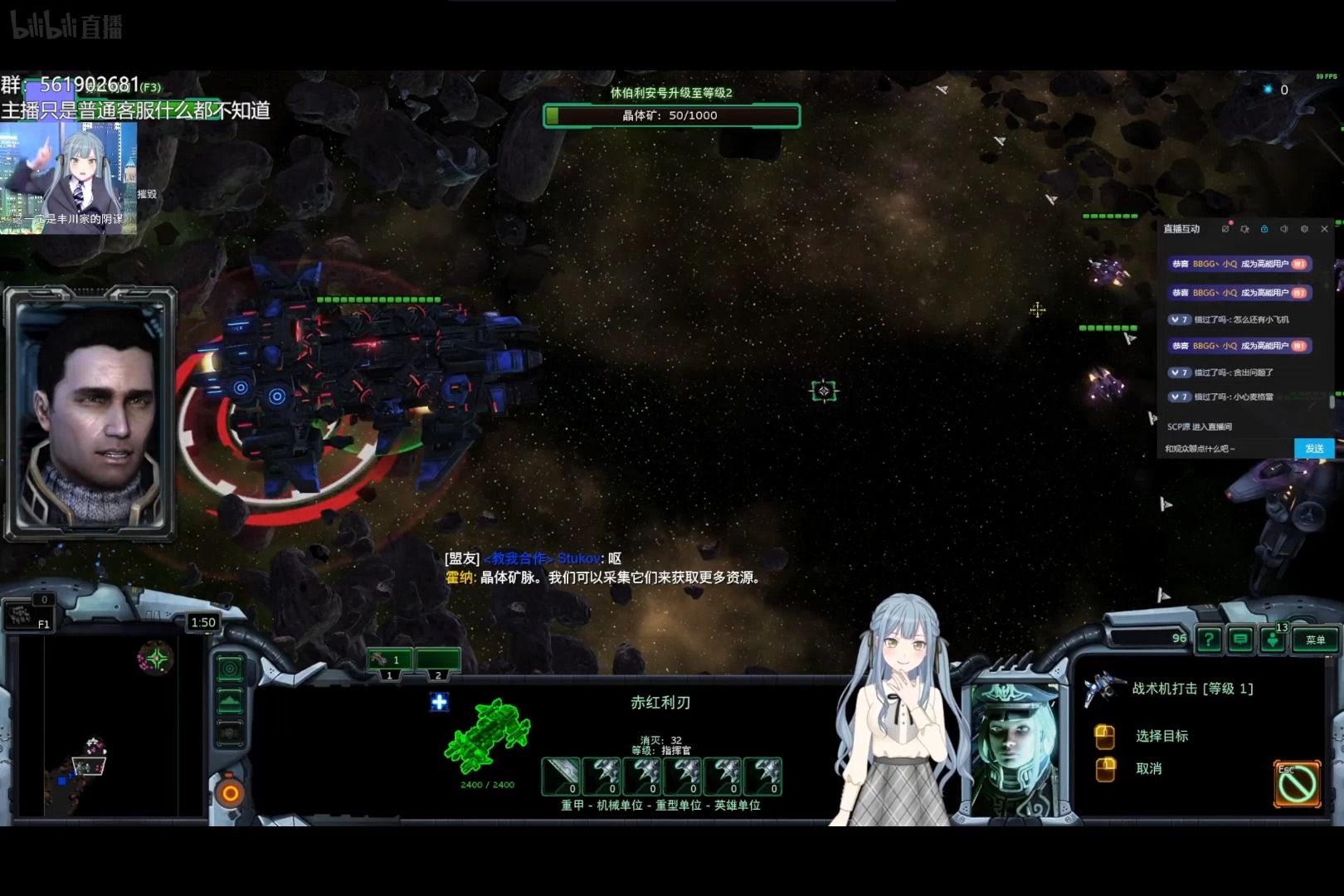Activate the minimap ping signal button

pyautogui.click(x=230, y=669)
